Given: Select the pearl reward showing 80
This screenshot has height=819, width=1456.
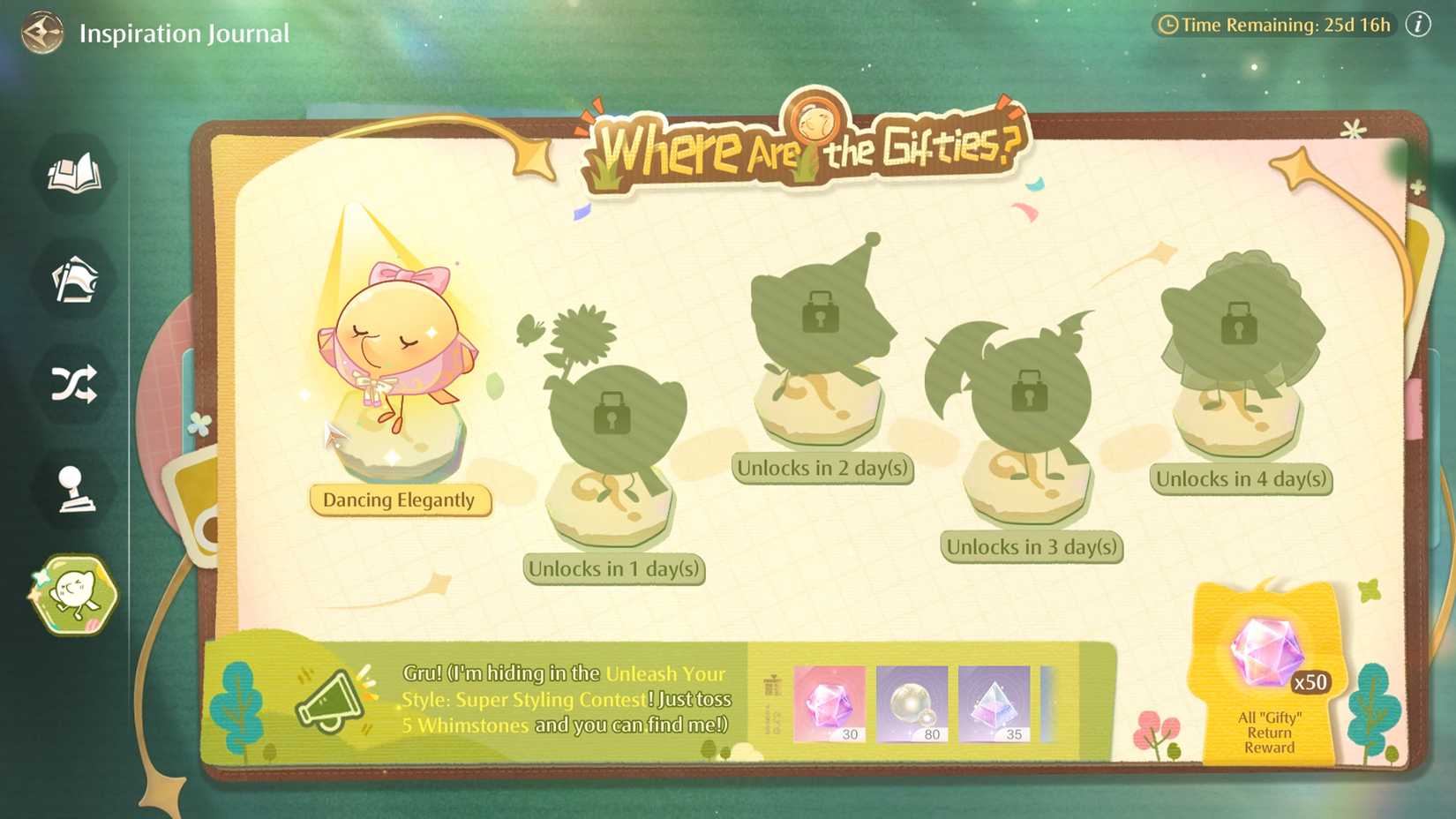Looking at the screenshot, I should coord(912,704).
